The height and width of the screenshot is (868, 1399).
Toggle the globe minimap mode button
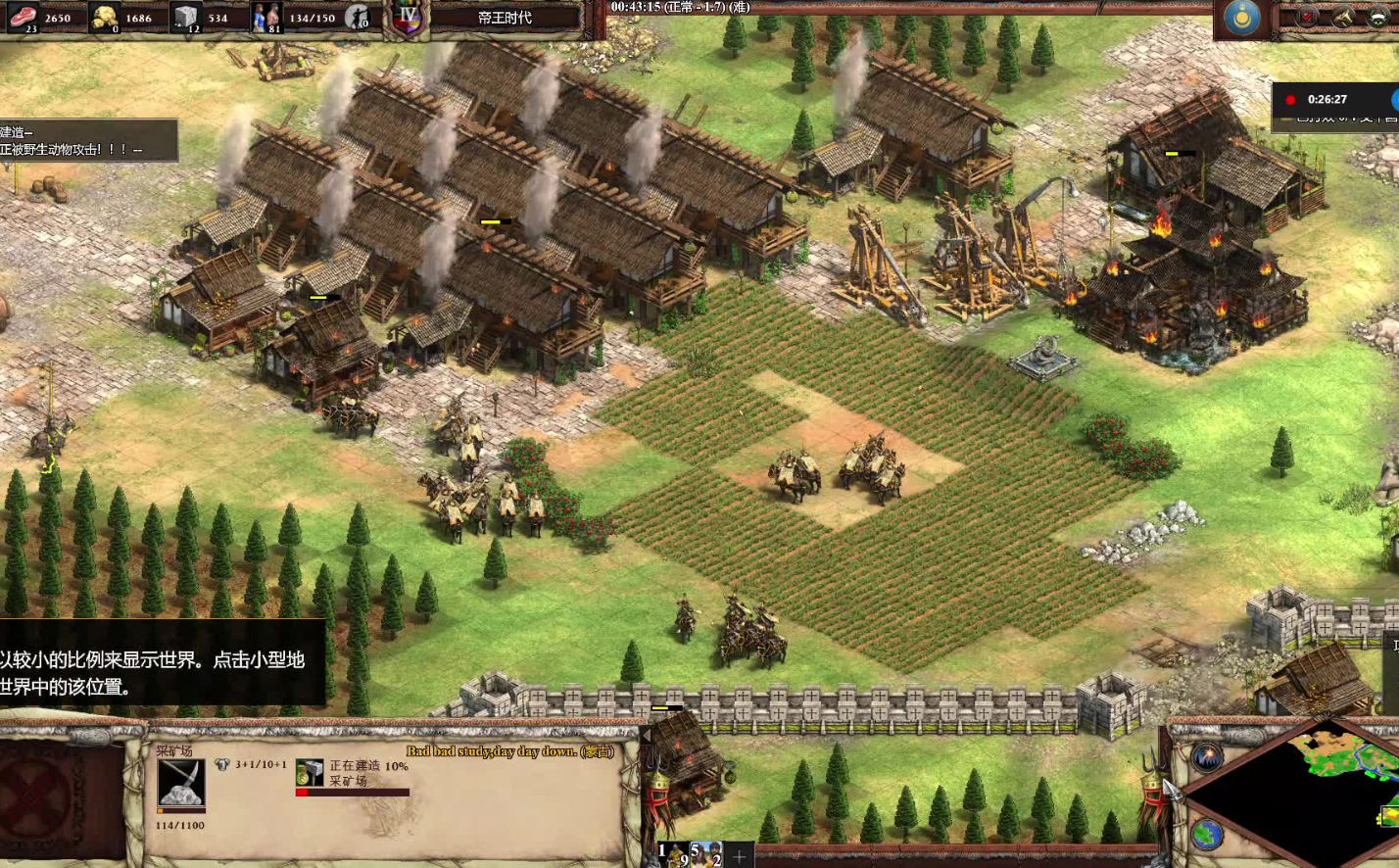coord(1207,835)
